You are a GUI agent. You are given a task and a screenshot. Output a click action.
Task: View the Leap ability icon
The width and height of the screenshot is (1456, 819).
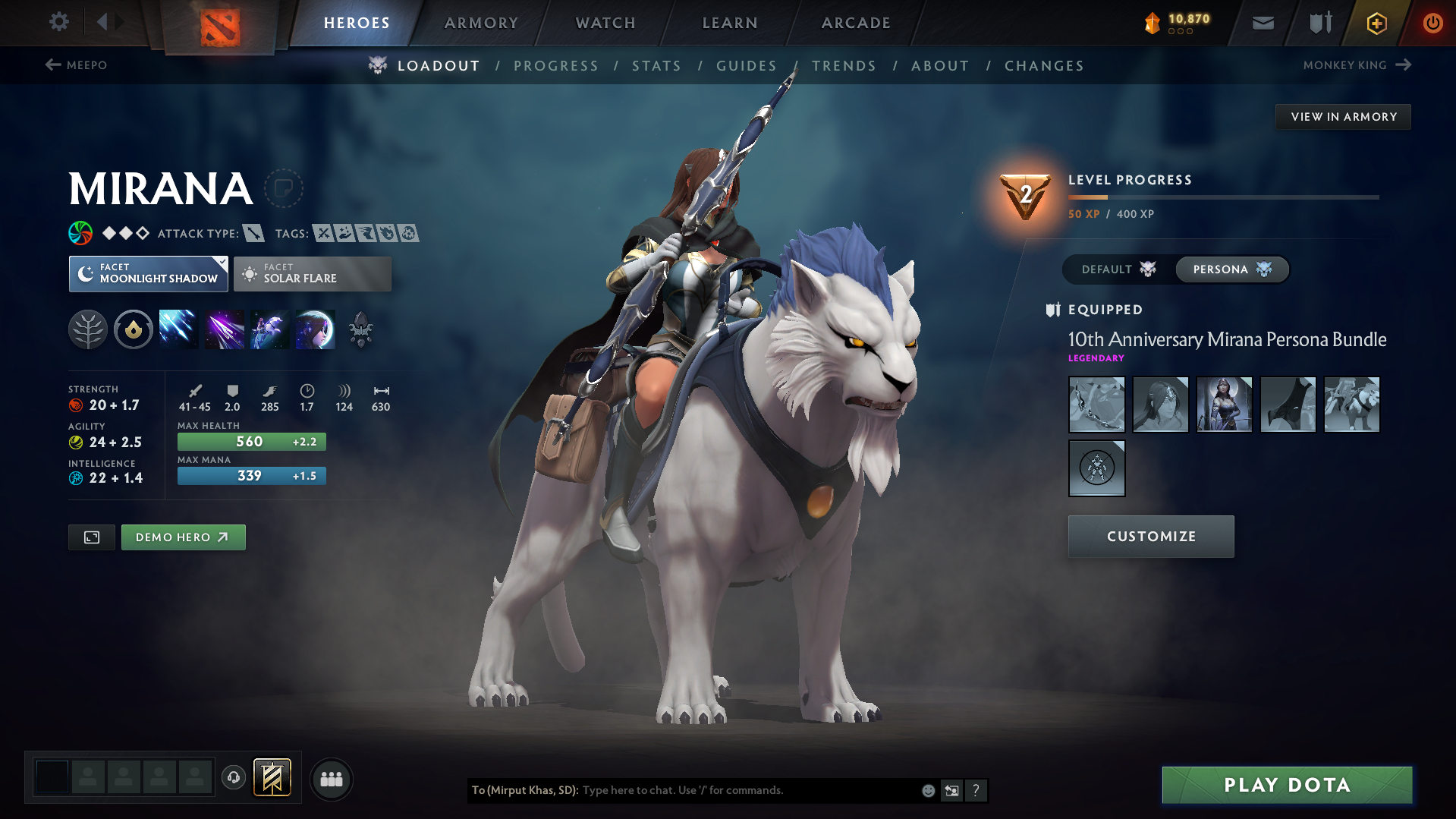click(x=270, y=329)
